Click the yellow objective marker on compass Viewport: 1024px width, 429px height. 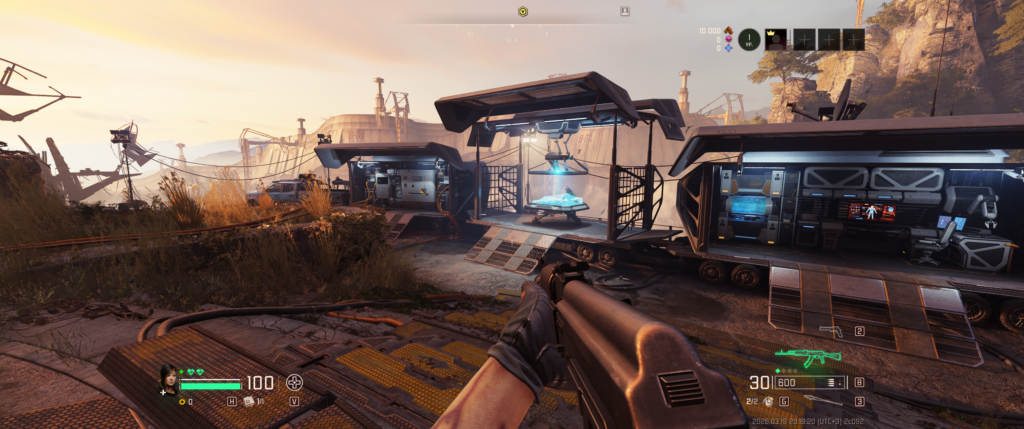522,11
